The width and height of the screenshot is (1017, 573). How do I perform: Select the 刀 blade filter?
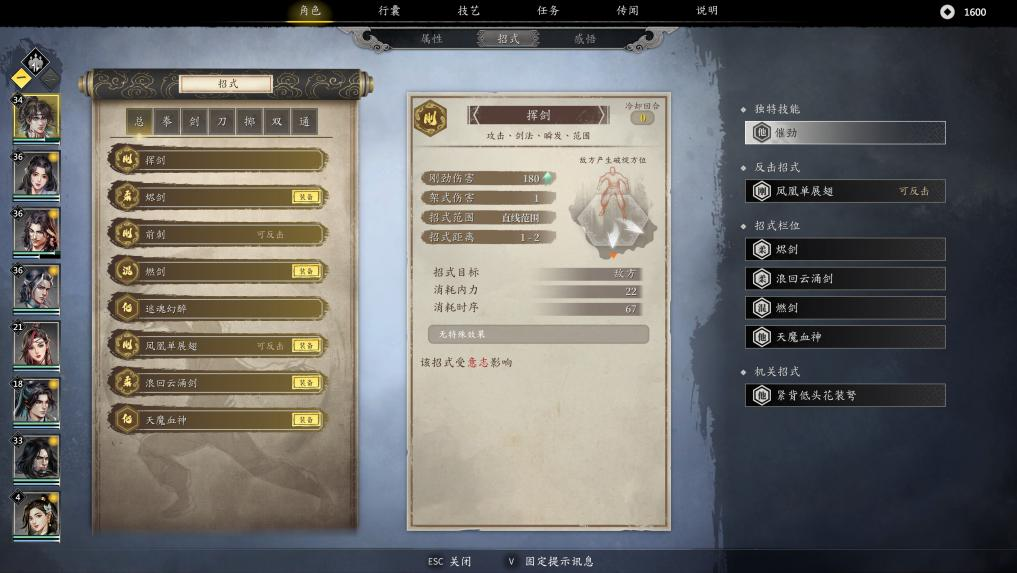(222, 122)
